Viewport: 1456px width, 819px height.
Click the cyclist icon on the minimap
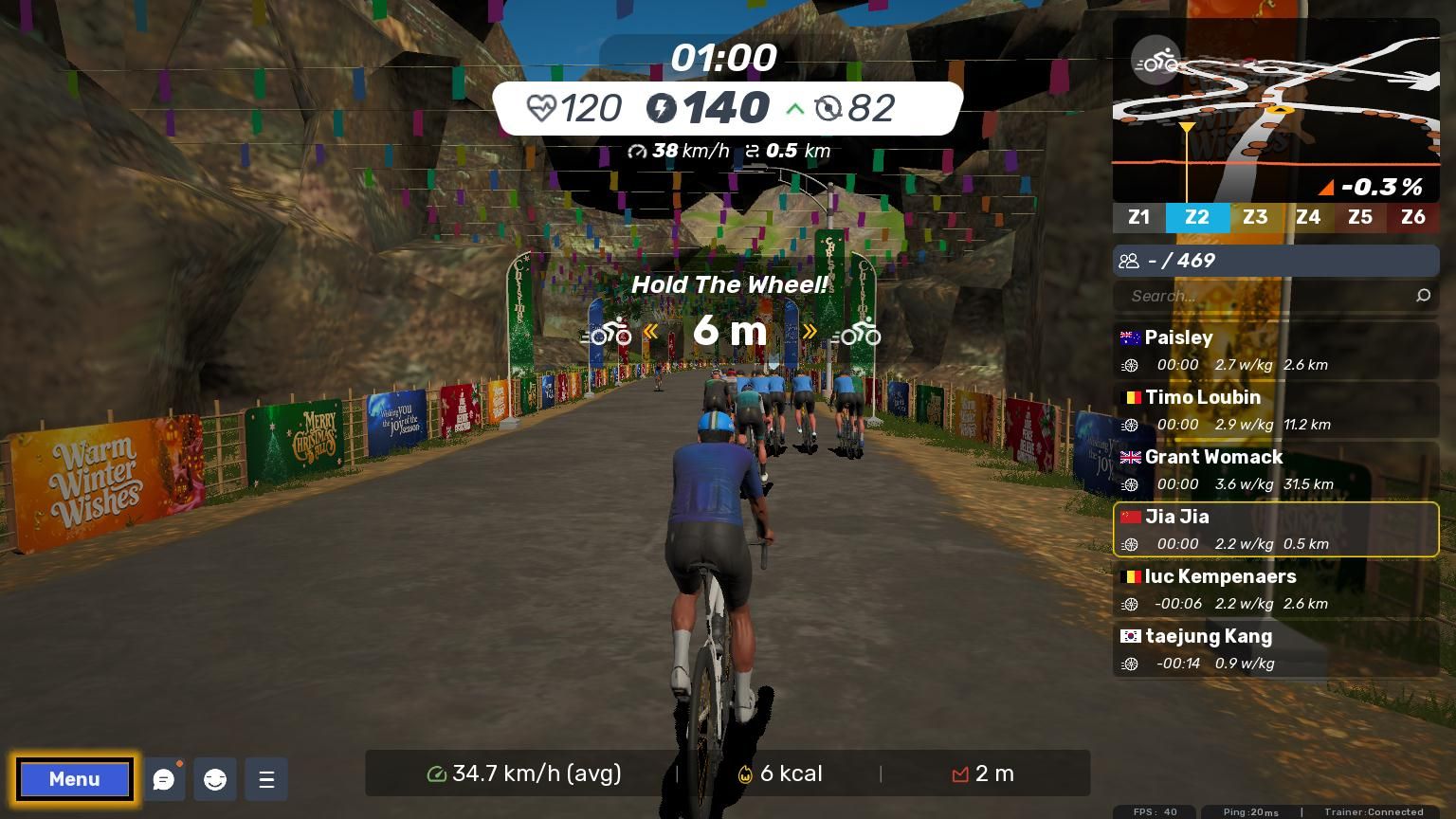[1156, 63]
